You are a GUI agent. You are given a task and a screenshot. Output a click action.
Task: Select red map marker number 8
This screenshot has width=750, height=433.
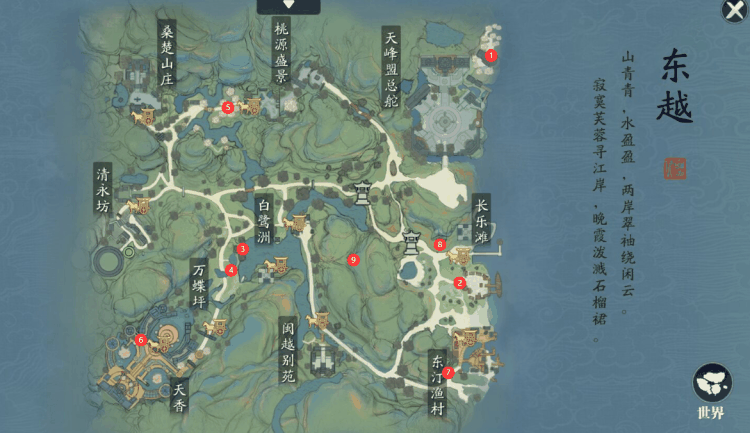[x=440, y=244]
